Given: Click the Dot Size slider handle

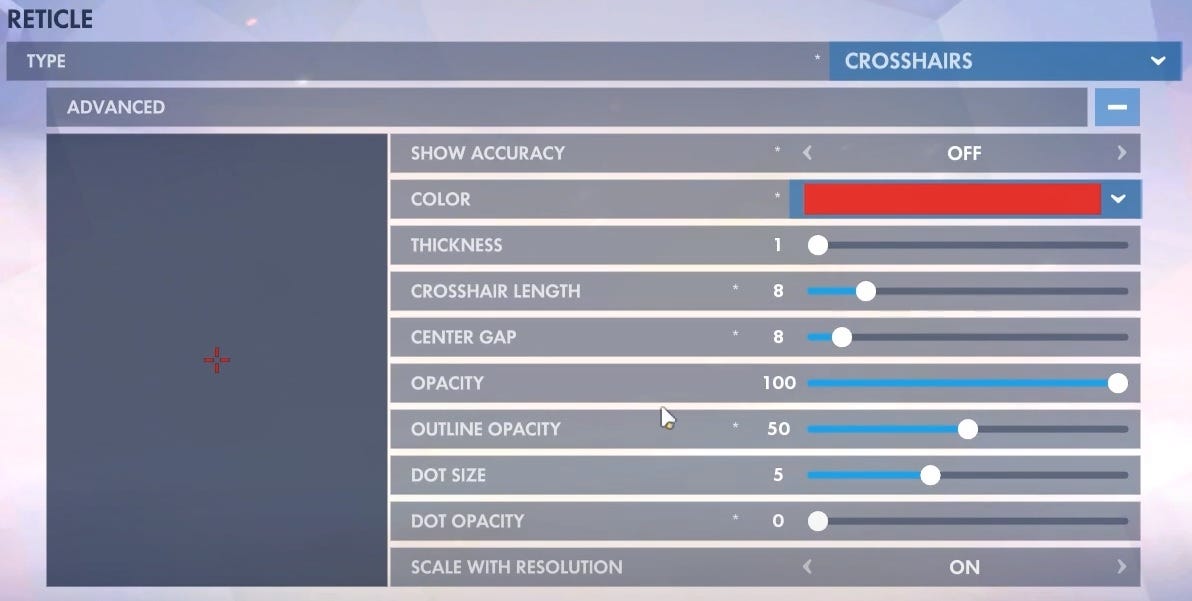Looking at the screenshot, I should coord(930,475).
